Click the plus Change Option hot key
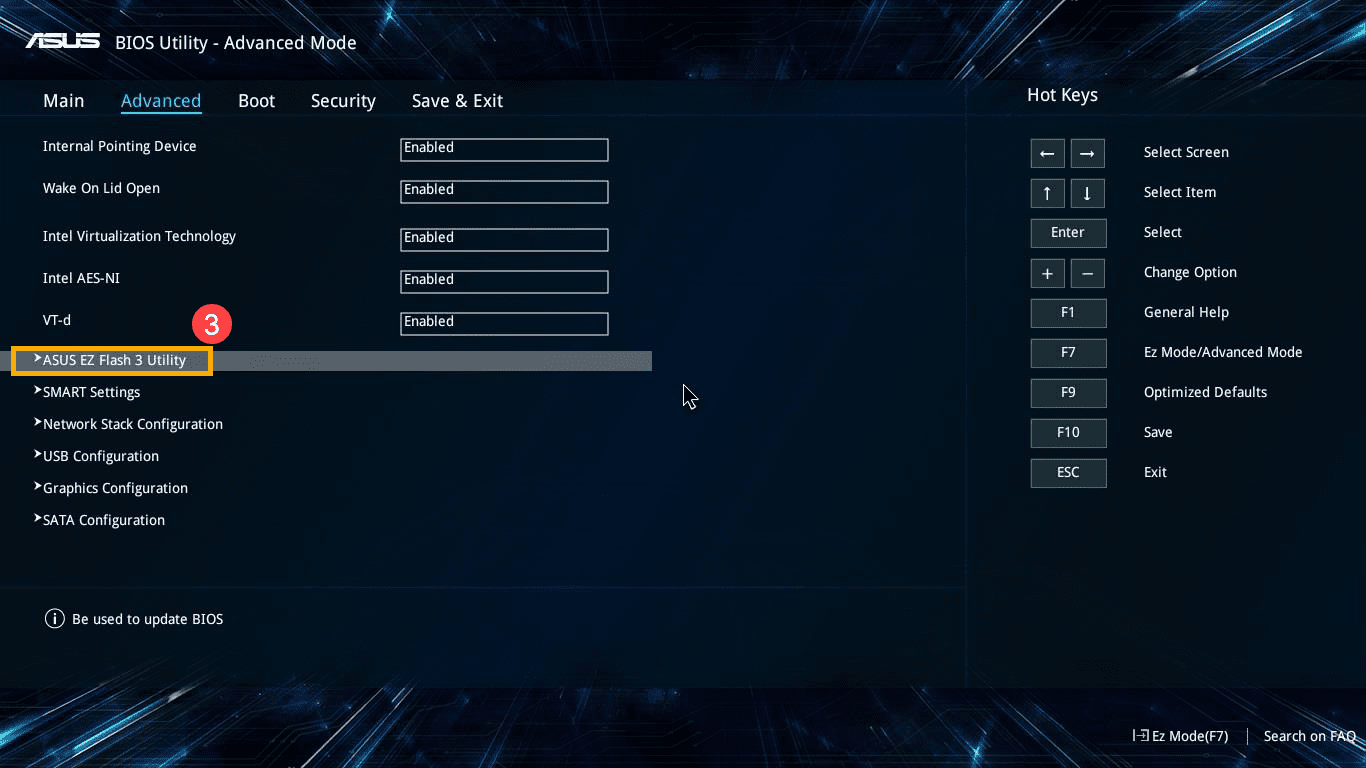This screenshot has height=768, width=1366. 1047,273
